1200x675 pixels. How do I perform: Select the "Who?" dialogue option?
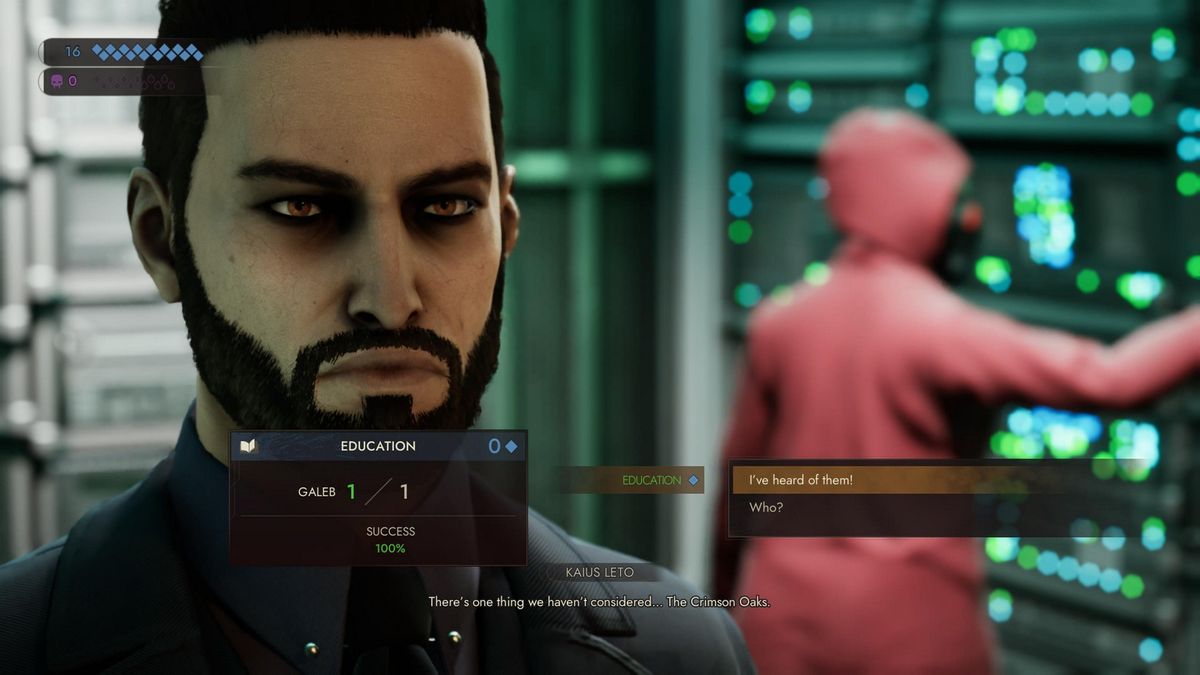[x=767, y=508]
